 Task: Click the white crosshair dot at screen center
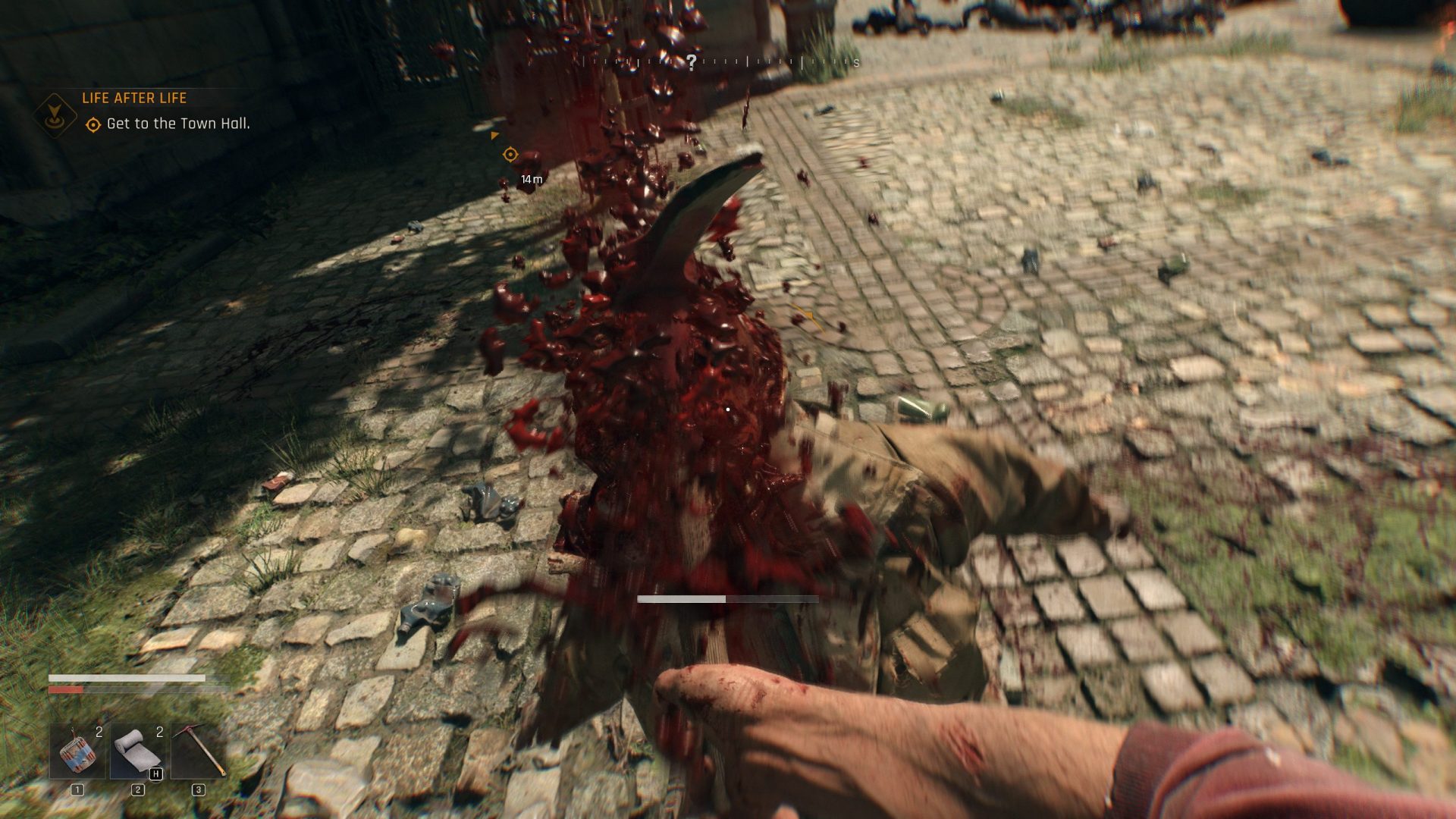(726, 408)
